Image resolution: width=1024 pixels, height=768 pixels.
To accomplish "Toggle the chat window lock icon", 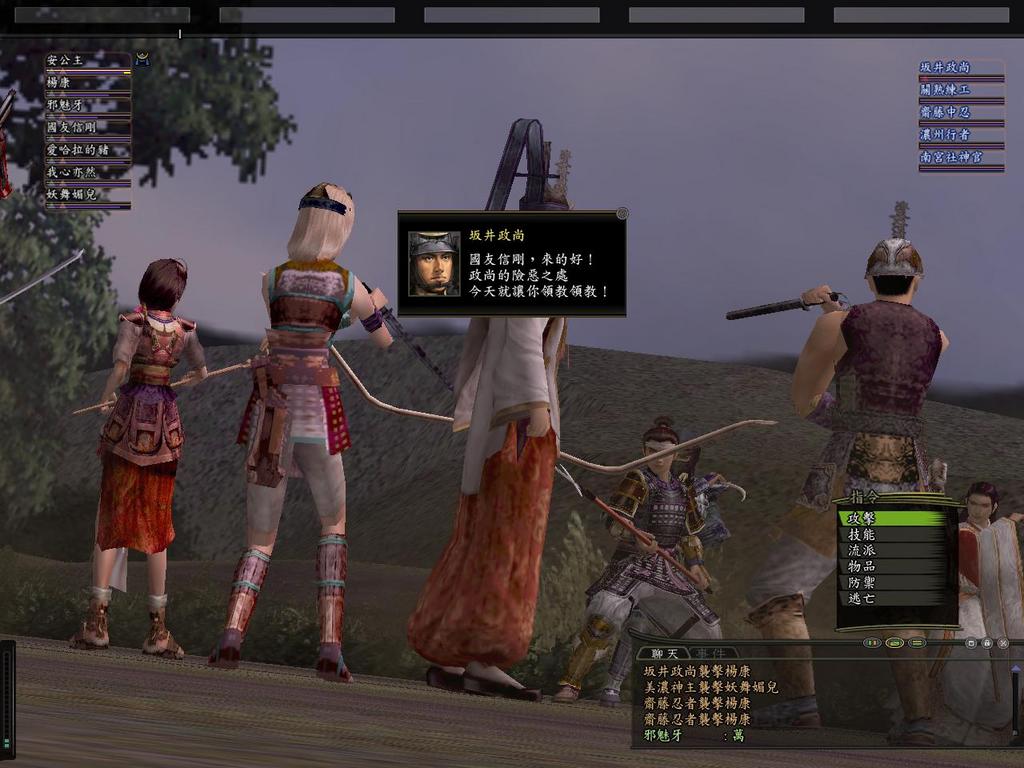I will [987, 643].
